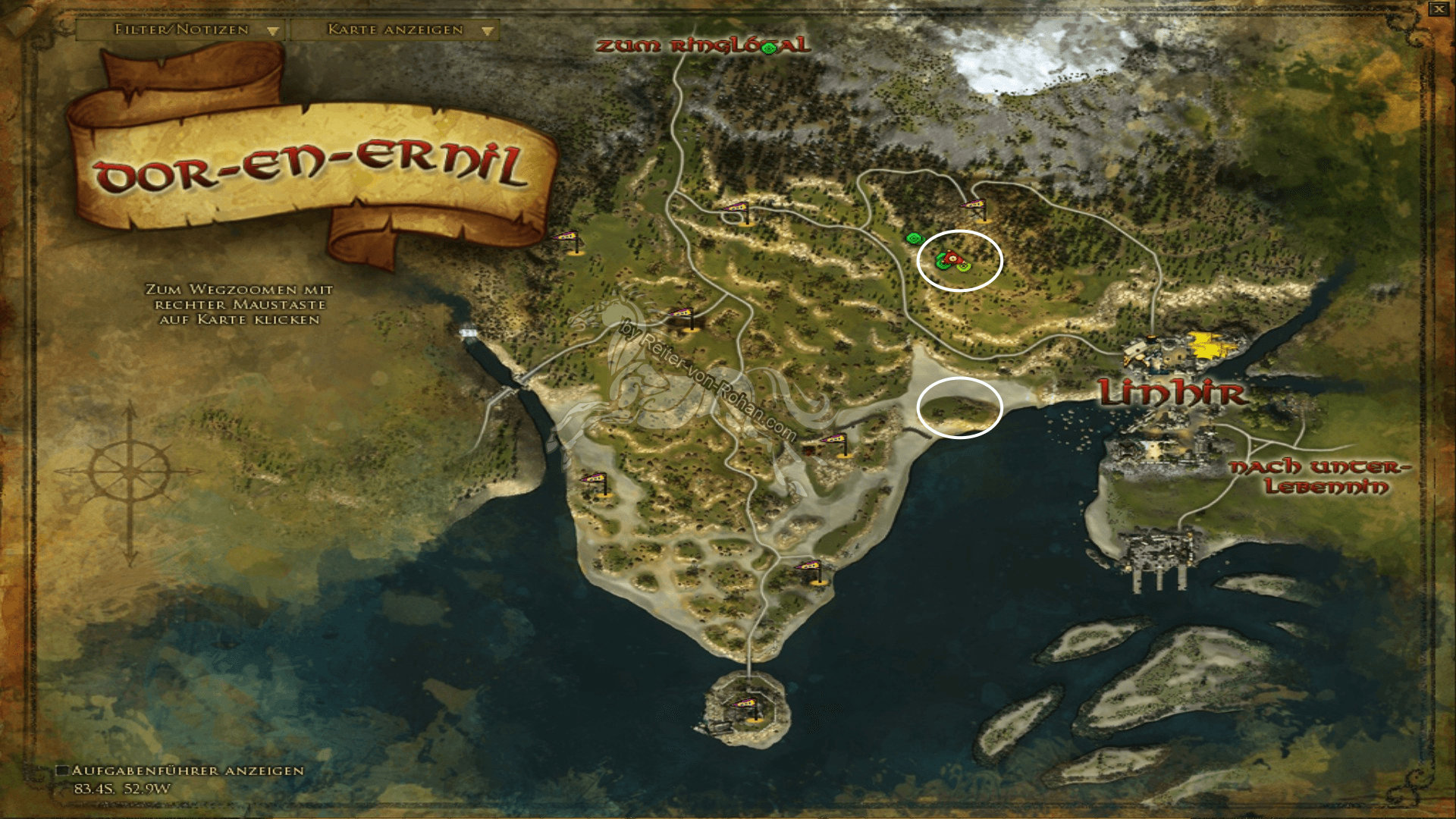Open the Karte anzeigen dropdown

tap(394, 31)
